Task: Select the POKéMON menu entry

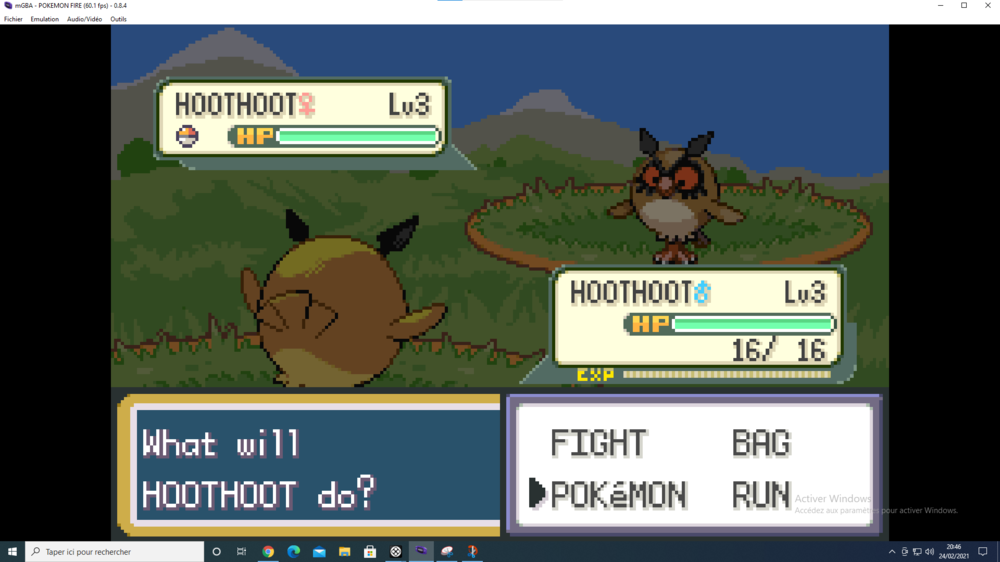Action: (618, 494)
